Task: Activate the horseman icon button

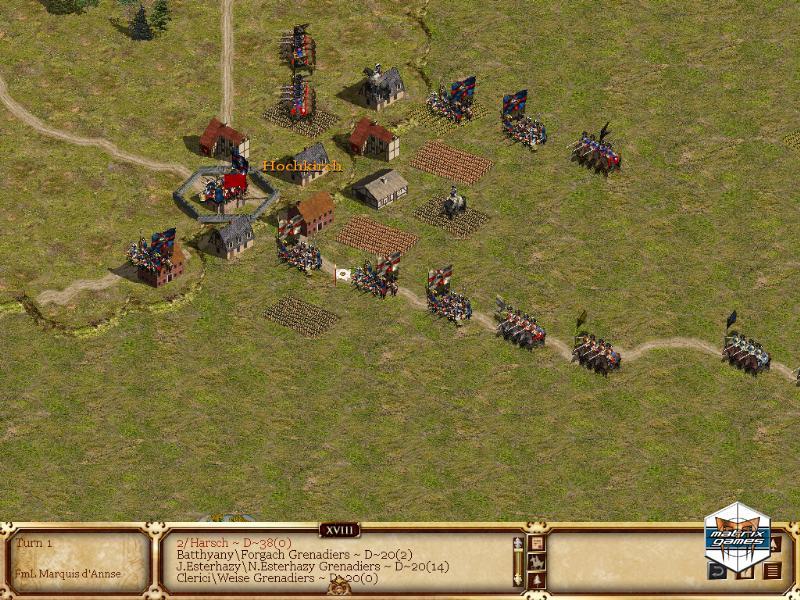Action: [x=536, y=561]
